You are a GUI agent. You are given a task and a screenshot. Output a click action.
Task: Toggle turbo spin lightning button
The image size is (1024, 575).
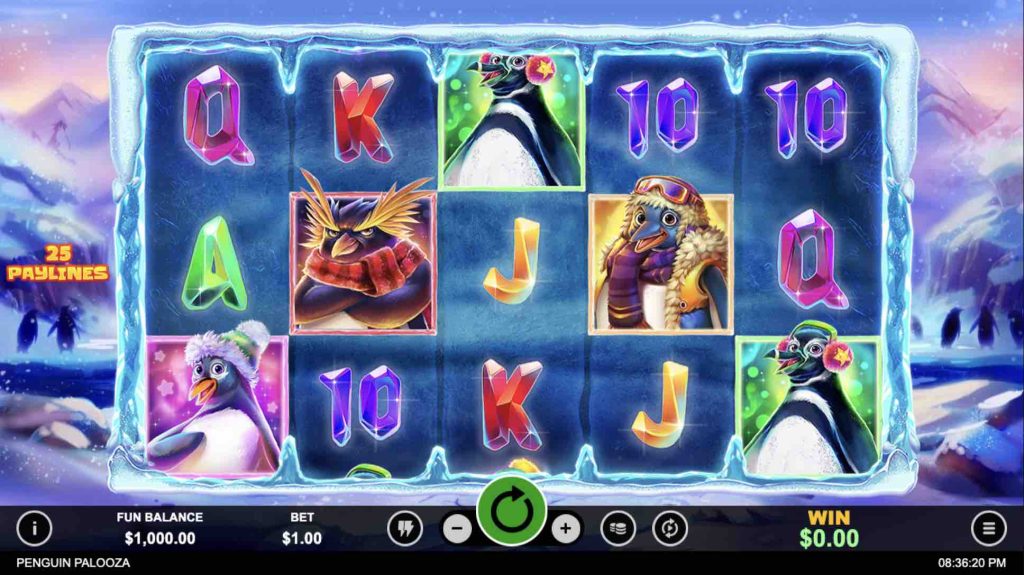(405, 528)
